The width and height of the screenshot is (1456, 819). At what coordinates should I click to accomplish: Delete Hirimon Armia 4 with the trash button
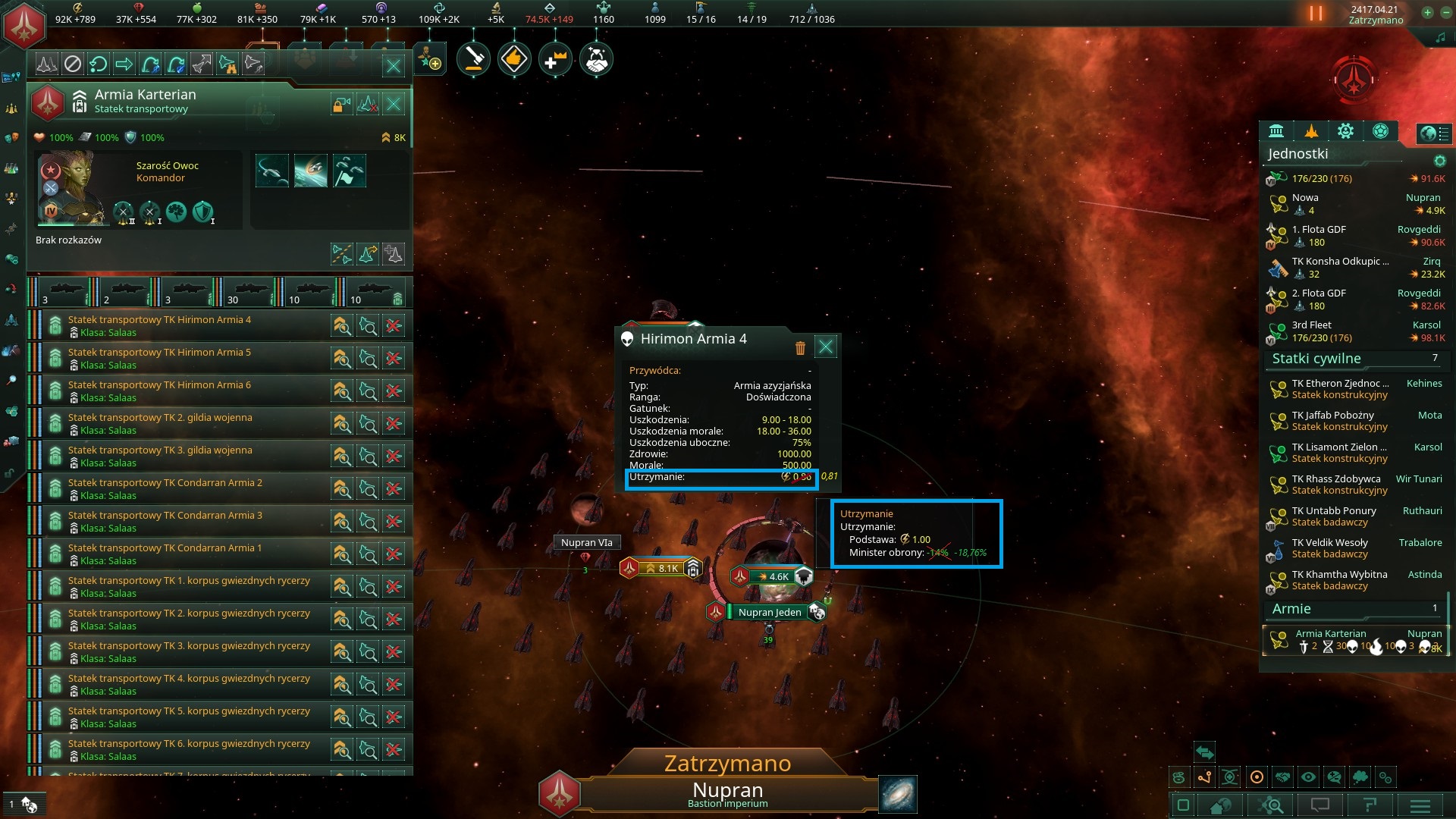point(800,347)
